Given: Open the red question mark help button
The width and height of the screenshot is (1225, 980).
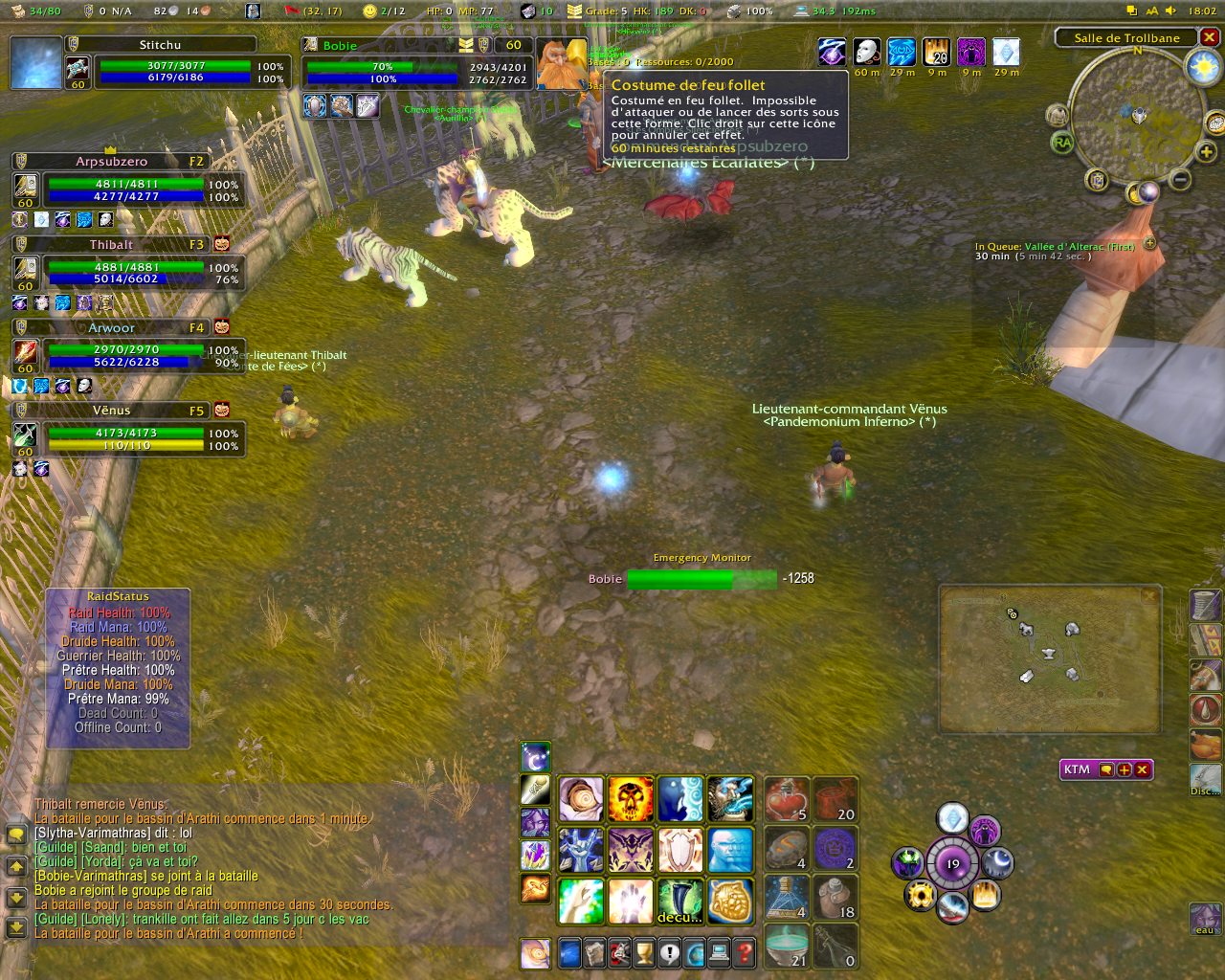Looking at the screenshot, I should [x=744, y=952].
